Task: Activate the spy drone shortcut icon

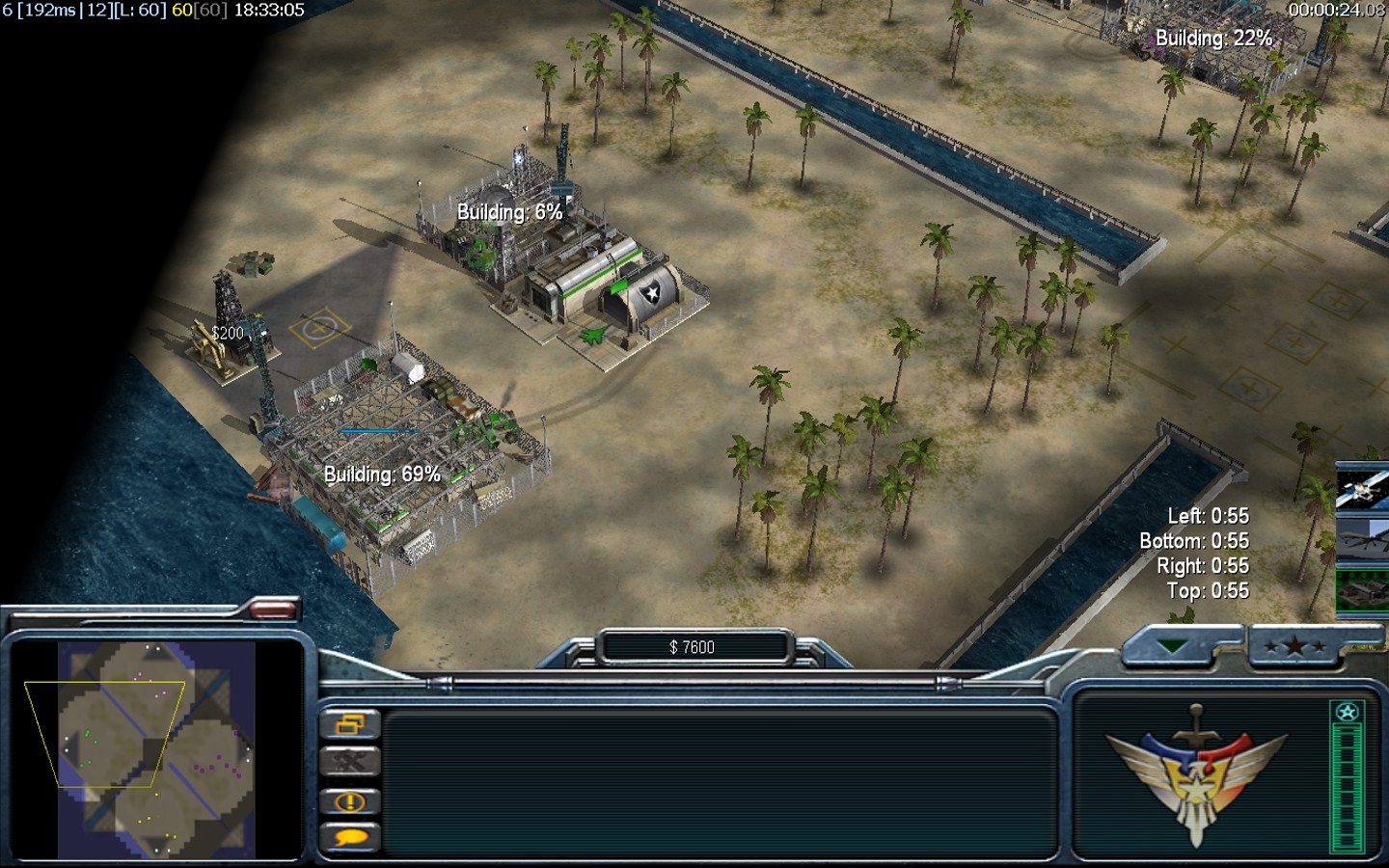Action: 1361,540
